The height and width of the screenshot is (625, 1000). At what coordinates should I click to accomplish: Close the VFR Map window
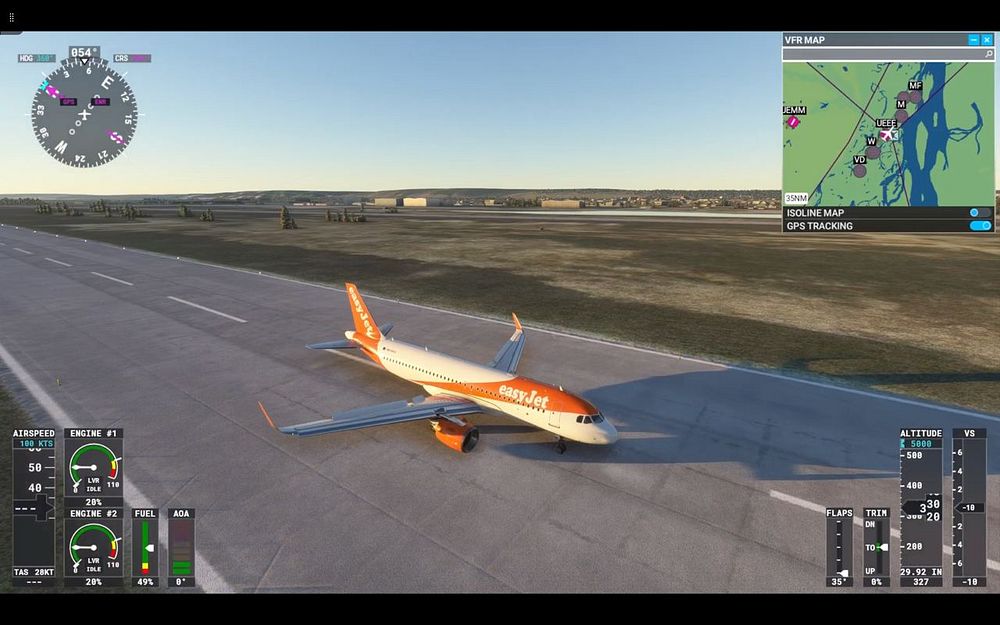tap(987, 40)
